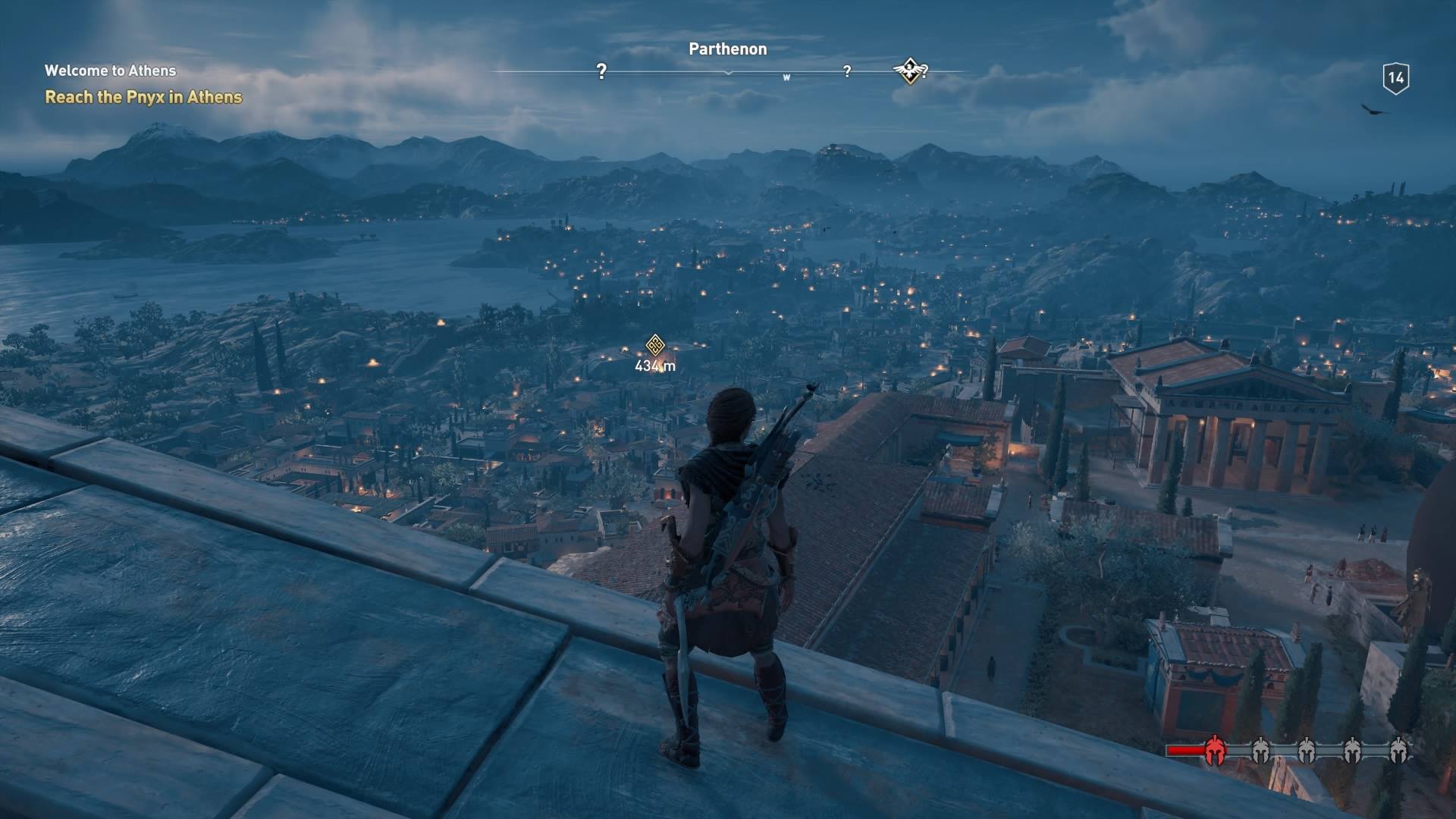
Task: Click the winged eagle marker on the compass
Action: [909, 71]
